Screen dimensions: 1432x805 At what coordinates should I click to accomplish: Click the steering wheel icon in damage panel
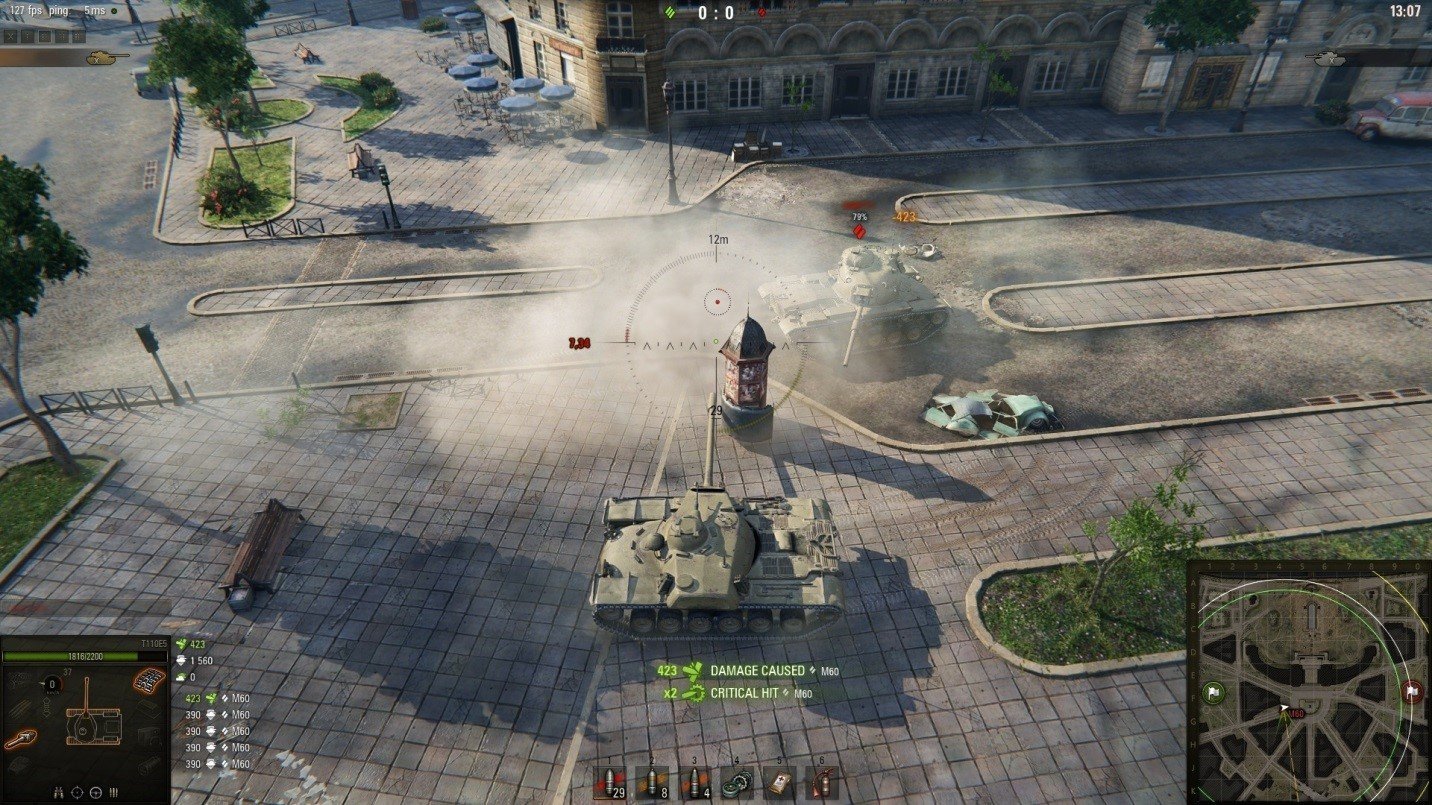(x=96, y=792)
